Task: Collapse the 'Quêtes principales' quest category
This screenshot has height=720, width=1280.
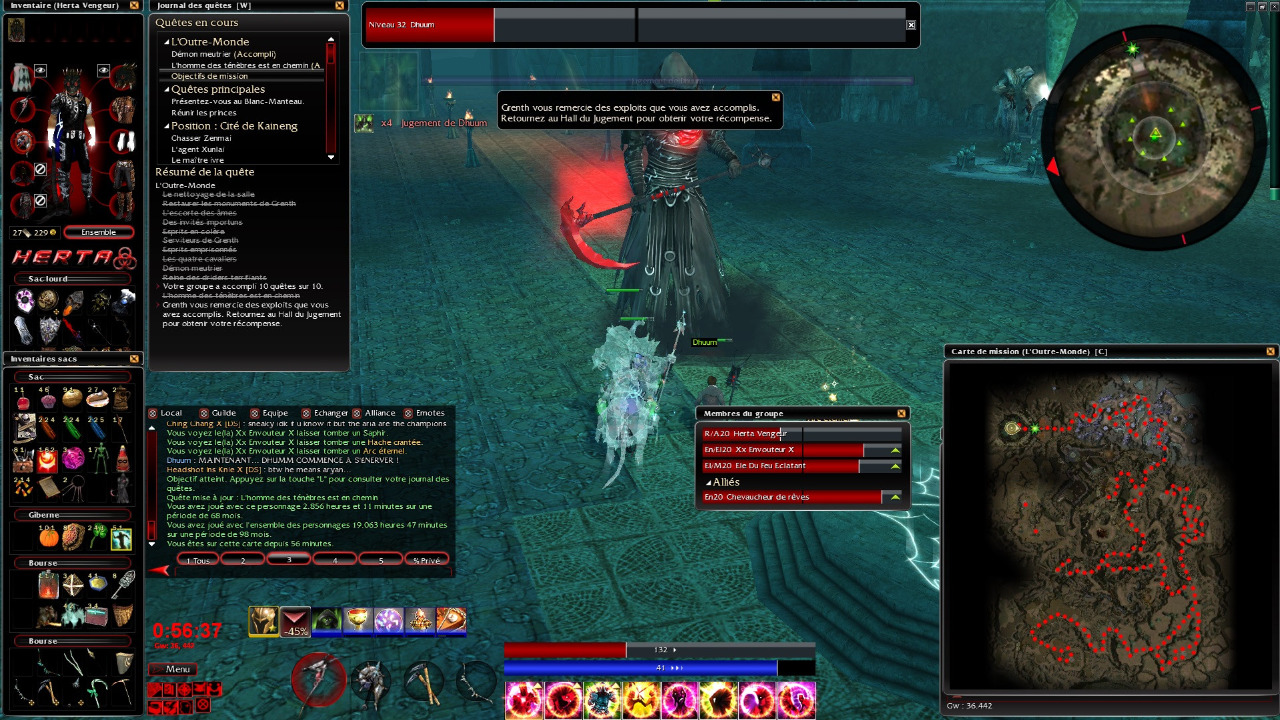Action: [x=167, y=90]
